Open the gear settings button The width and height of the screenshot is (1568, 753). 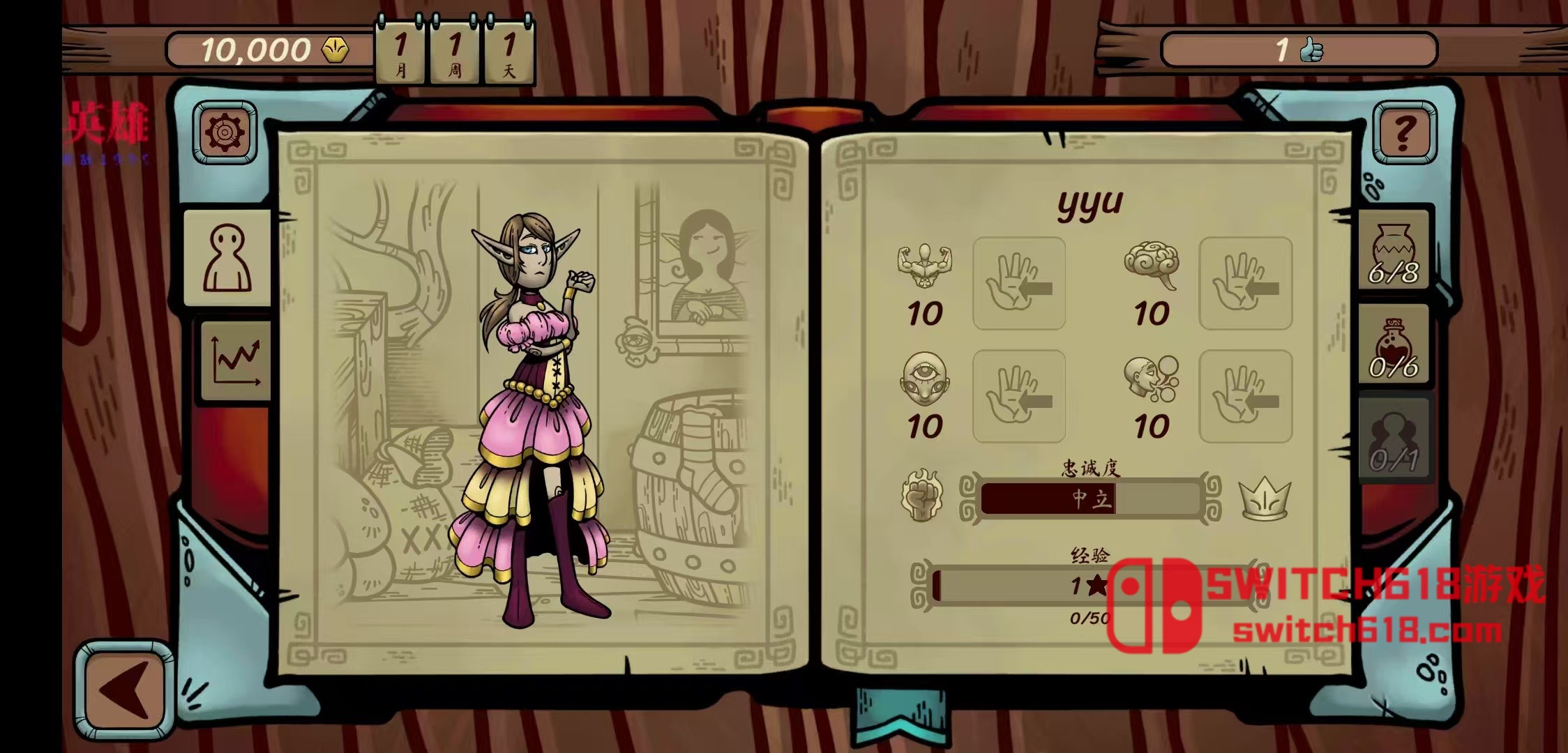tap(225, 132)
